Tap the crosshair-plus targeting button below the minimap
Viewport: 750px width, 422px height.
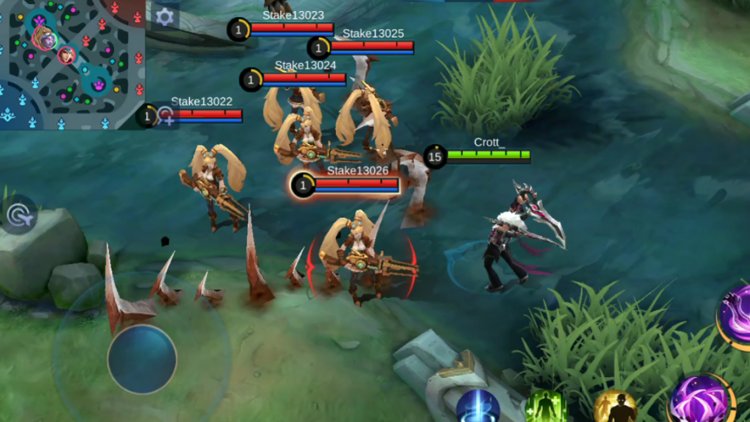167,118
